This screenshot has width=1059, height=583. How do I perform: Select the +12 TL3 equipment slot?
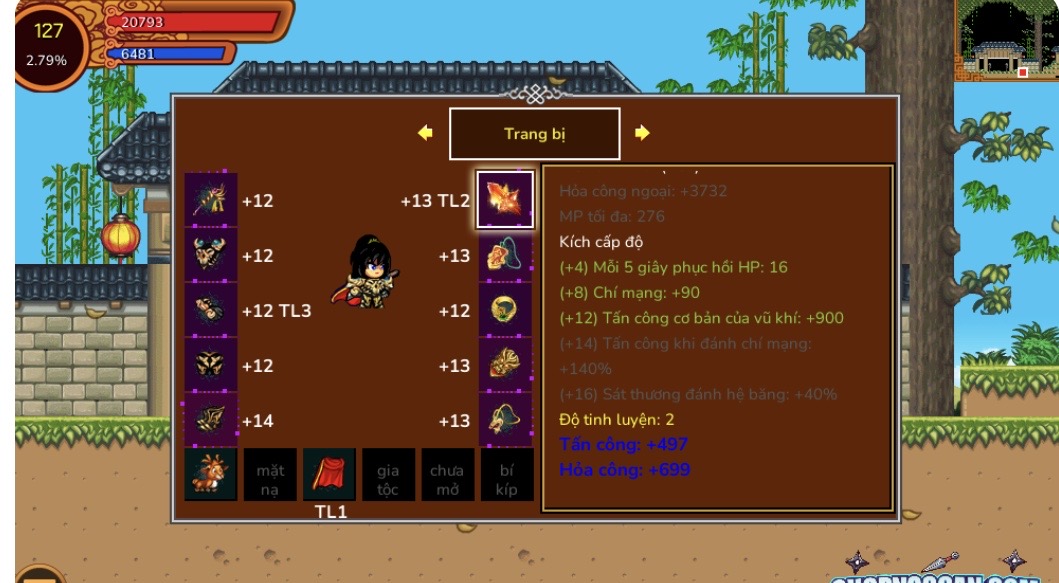coord(211,310)
